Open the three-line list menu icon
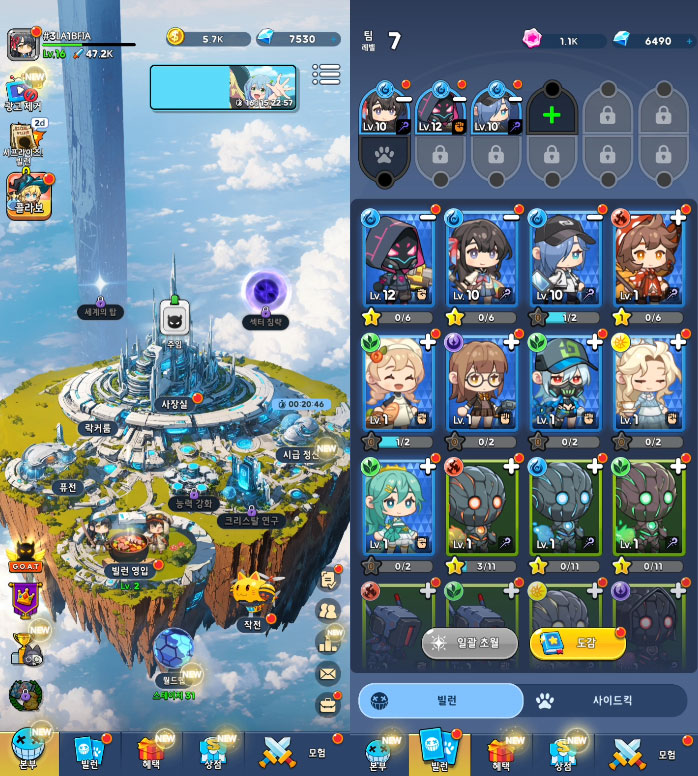This screenshot has width=698, height=776. [x=326, y=75]
